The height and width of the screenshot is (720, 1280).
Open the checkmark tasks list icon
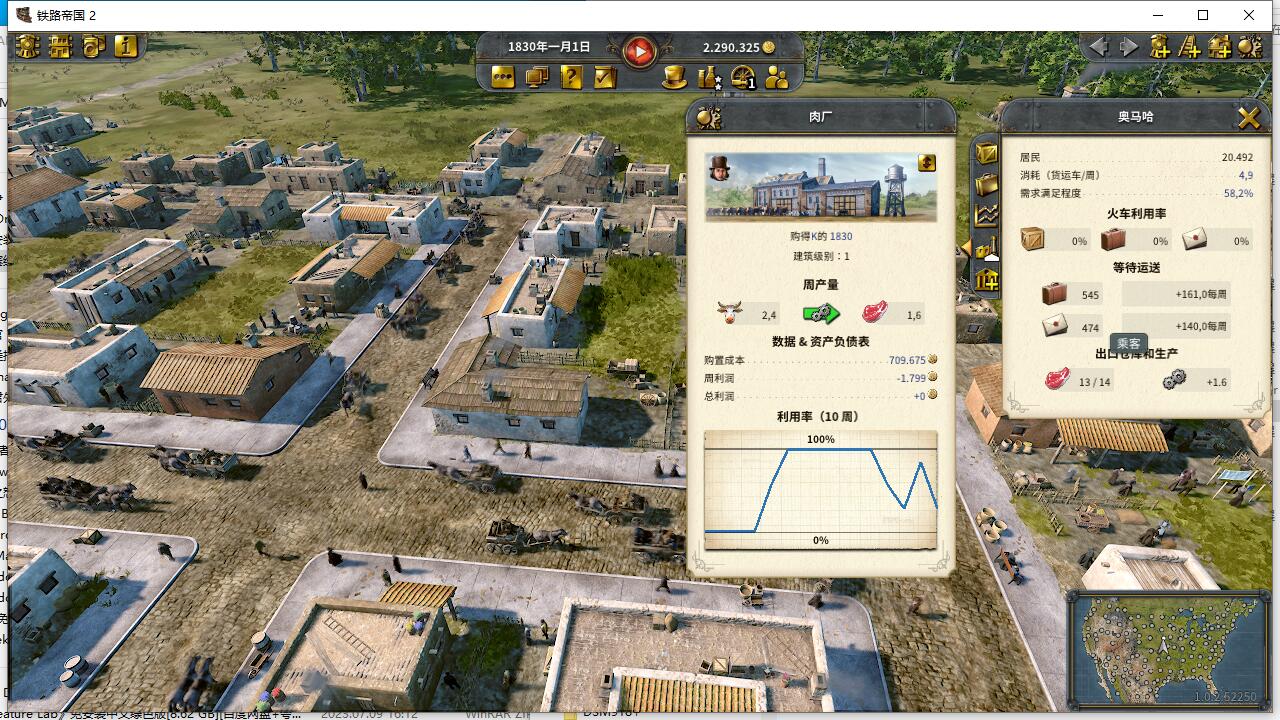(x=605, y=77)
